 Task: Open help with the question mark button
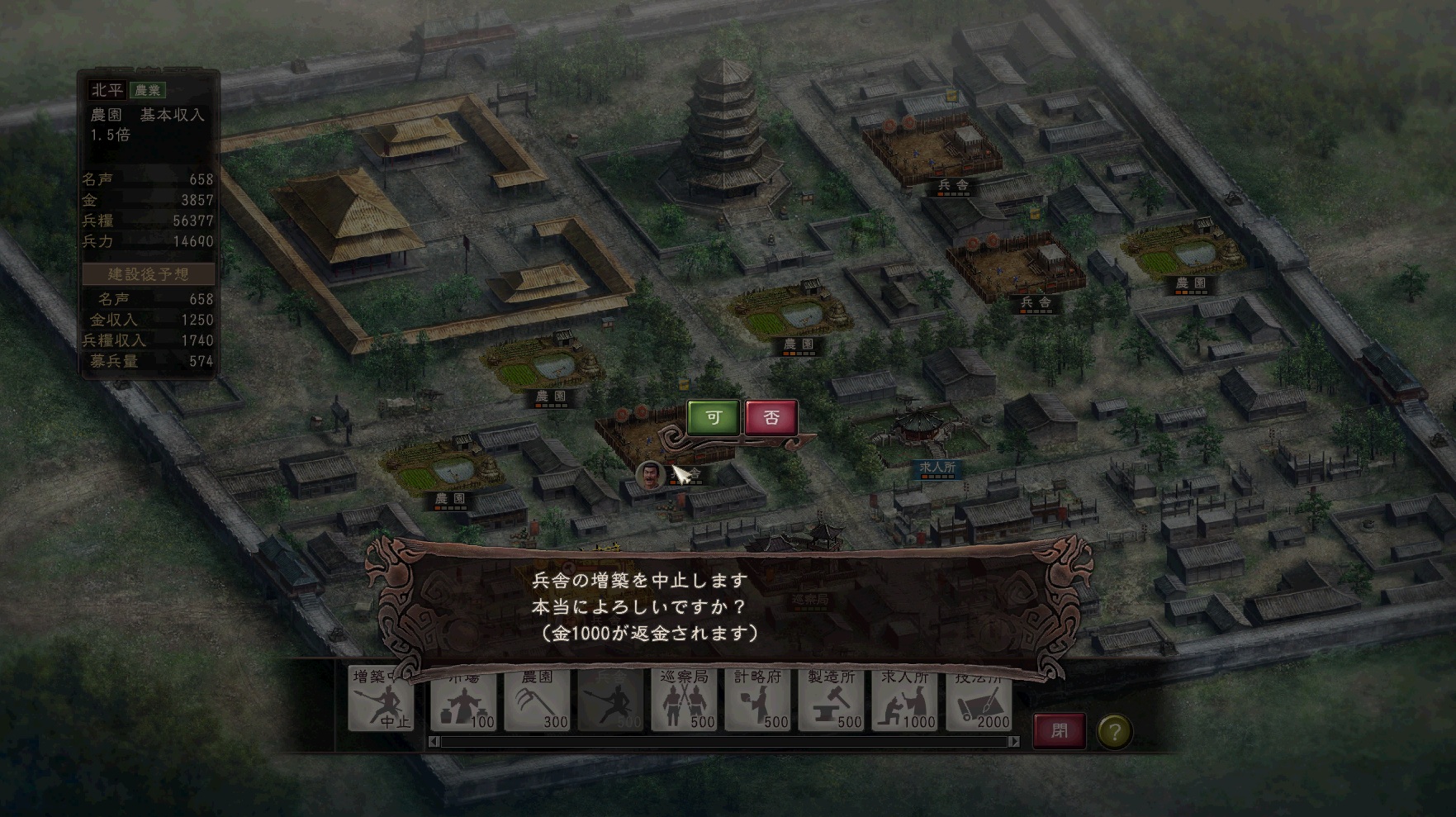tap(1114, 731)
